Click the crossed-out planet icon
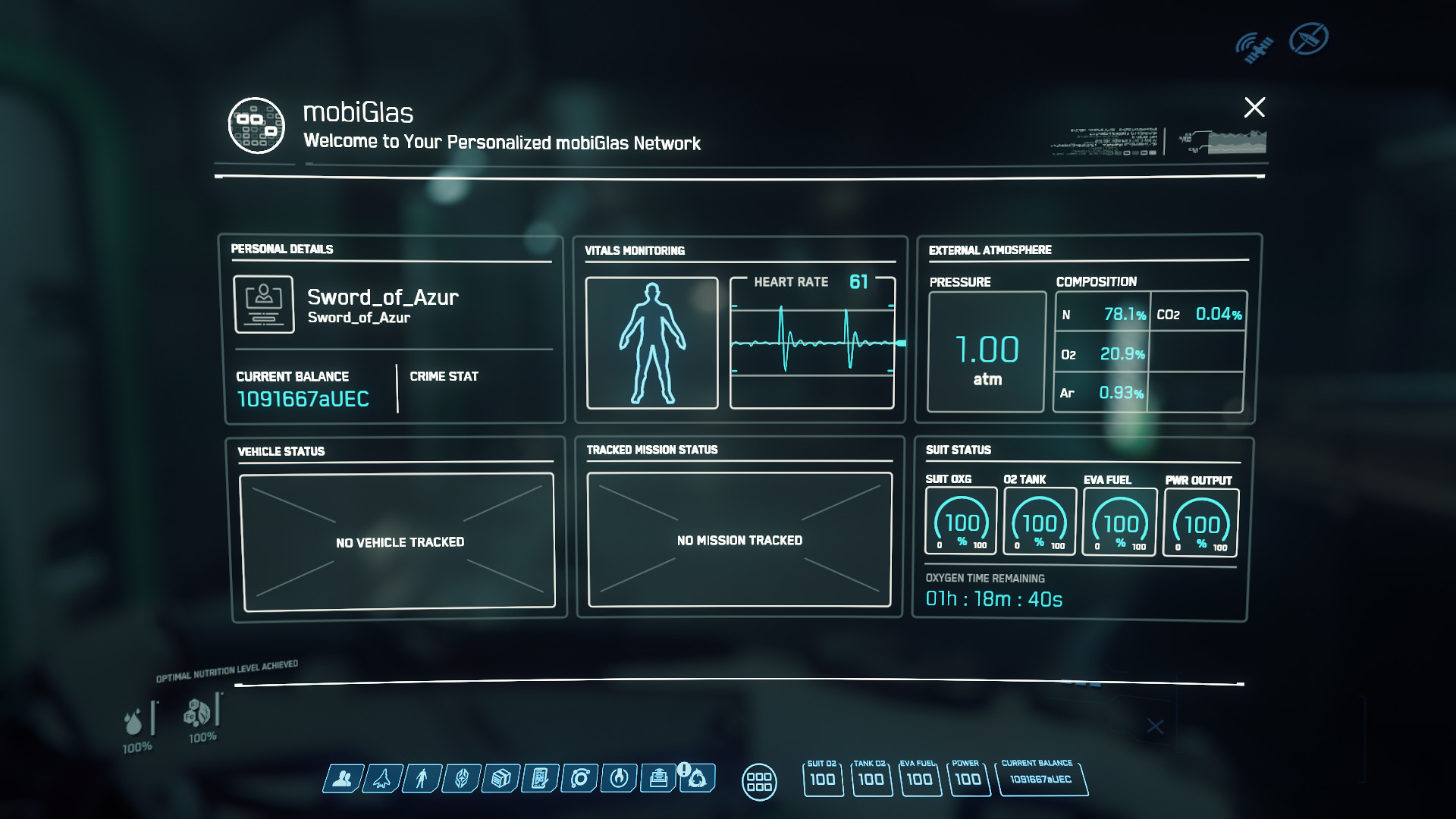Screen dimensions: 1456x819 click(x=1309, y=39)
